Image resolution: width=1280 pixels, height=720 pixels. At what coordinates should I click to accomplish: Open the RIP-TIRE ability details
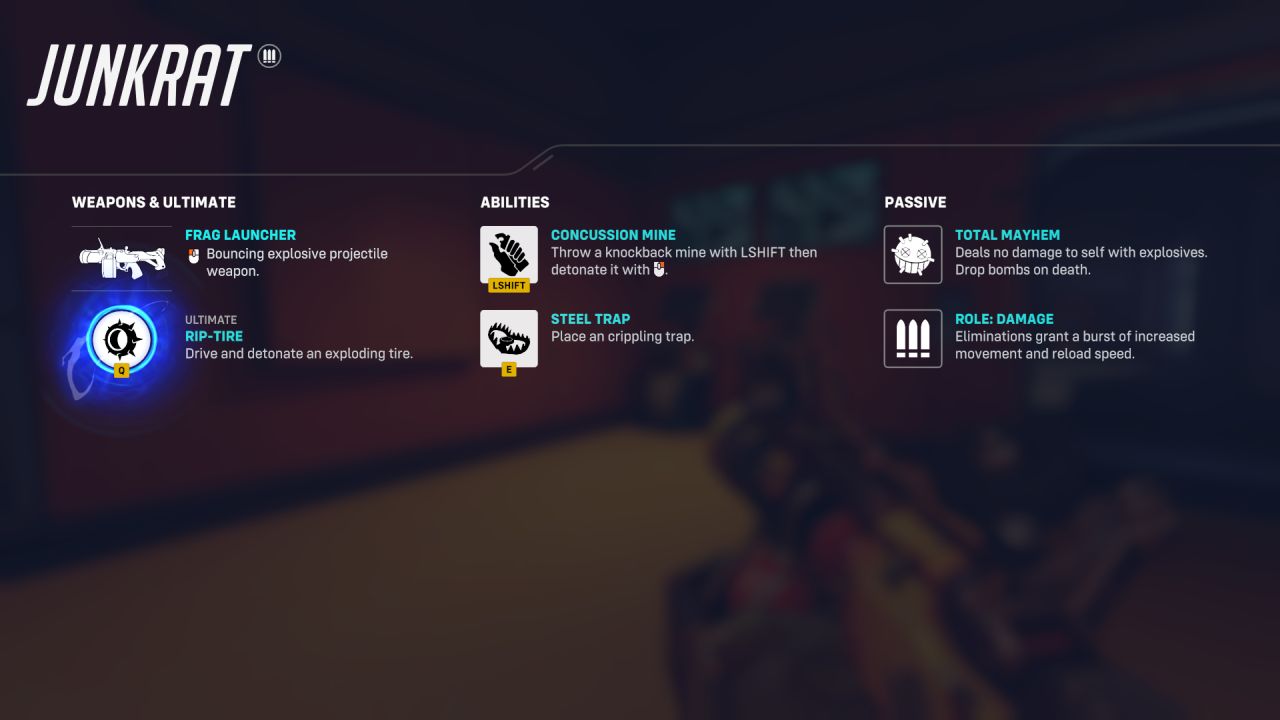point(215,336)
